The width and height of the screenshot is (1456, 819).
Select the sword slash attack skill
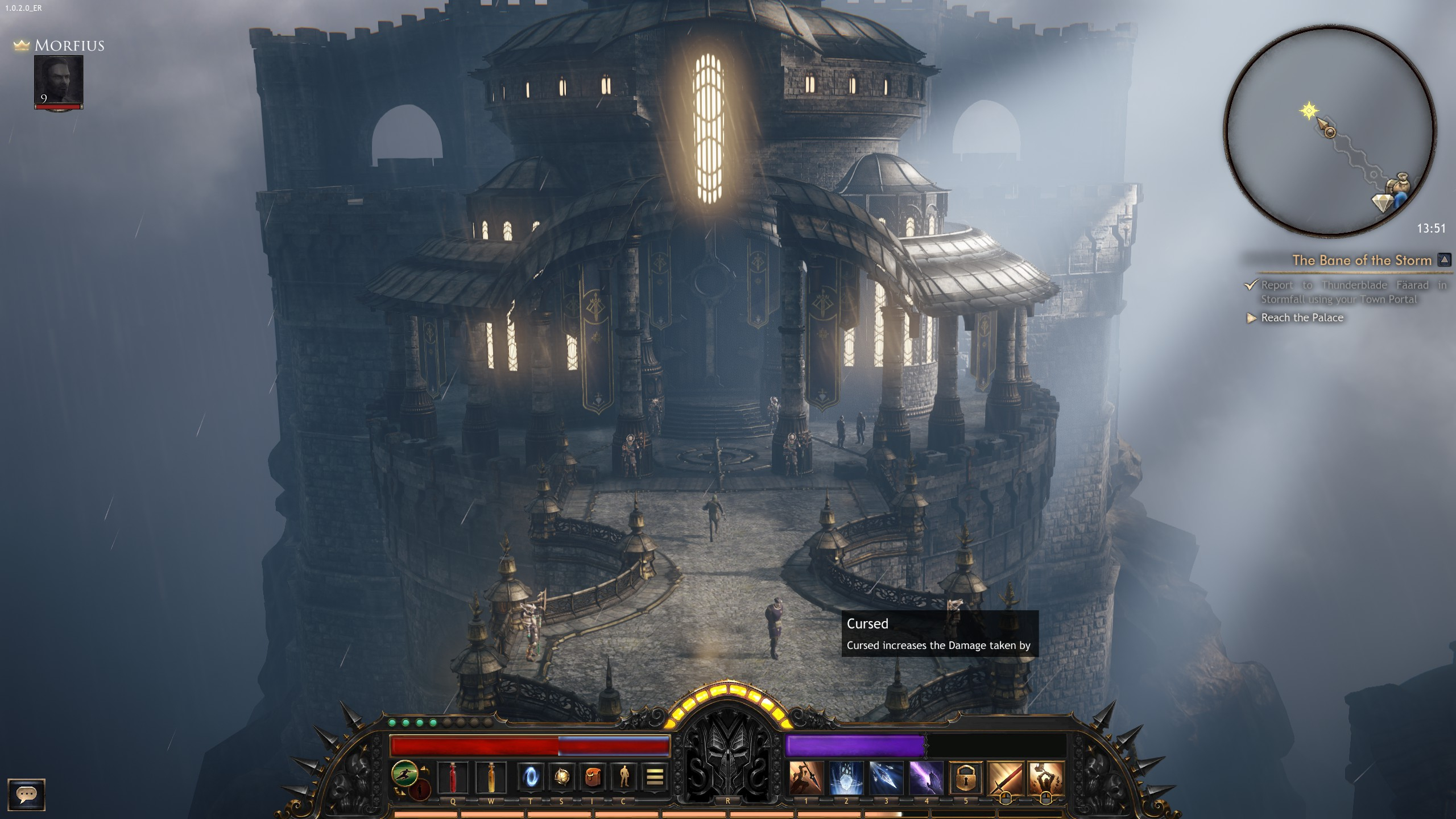(x=1006, y=777)
